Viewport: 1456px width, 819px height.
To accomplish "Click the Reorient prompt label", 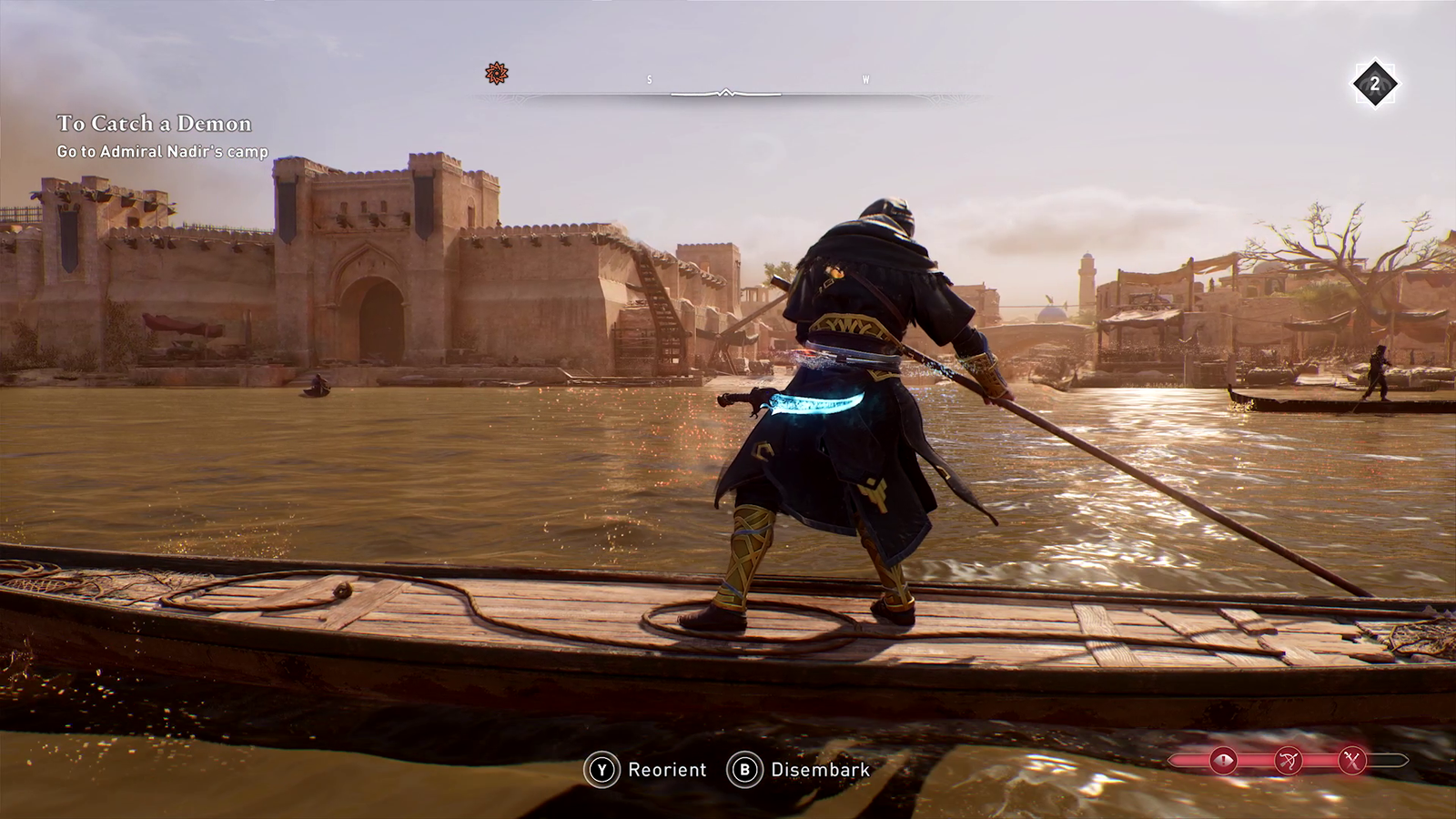I will (x=667, y=770).
